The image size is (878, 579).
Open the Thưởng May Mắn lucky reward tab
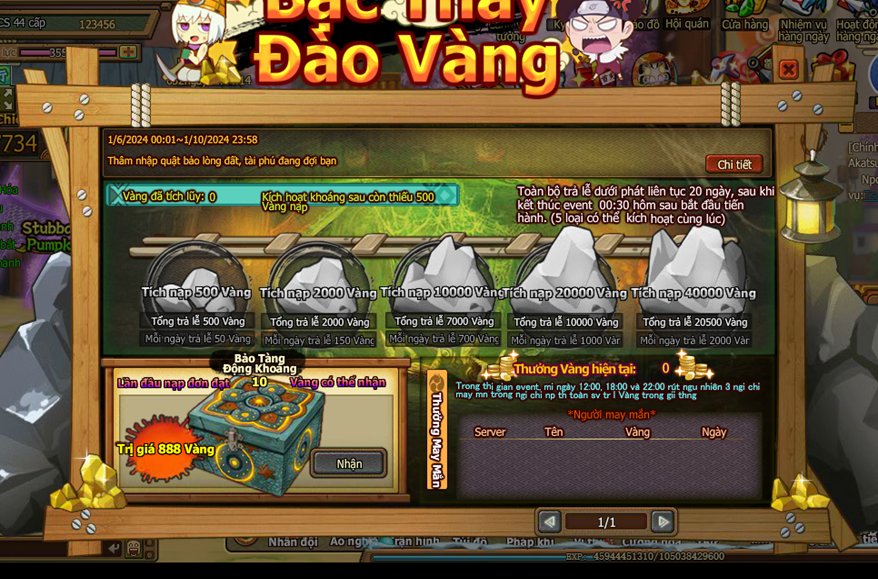coord(437,430)
